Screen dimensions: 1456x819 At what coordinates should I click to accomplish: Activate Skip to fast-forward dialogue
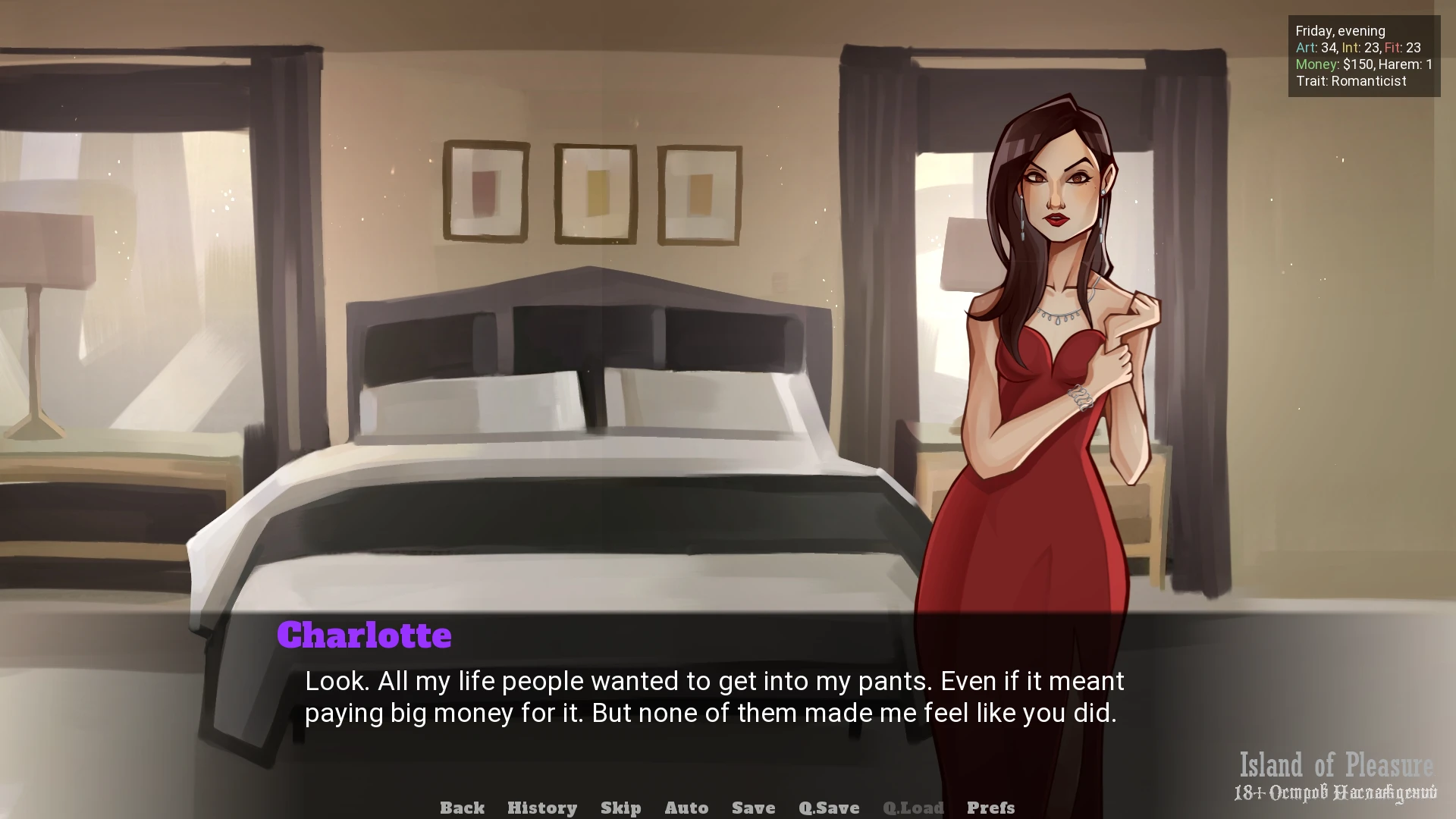[x=620, y=808]
